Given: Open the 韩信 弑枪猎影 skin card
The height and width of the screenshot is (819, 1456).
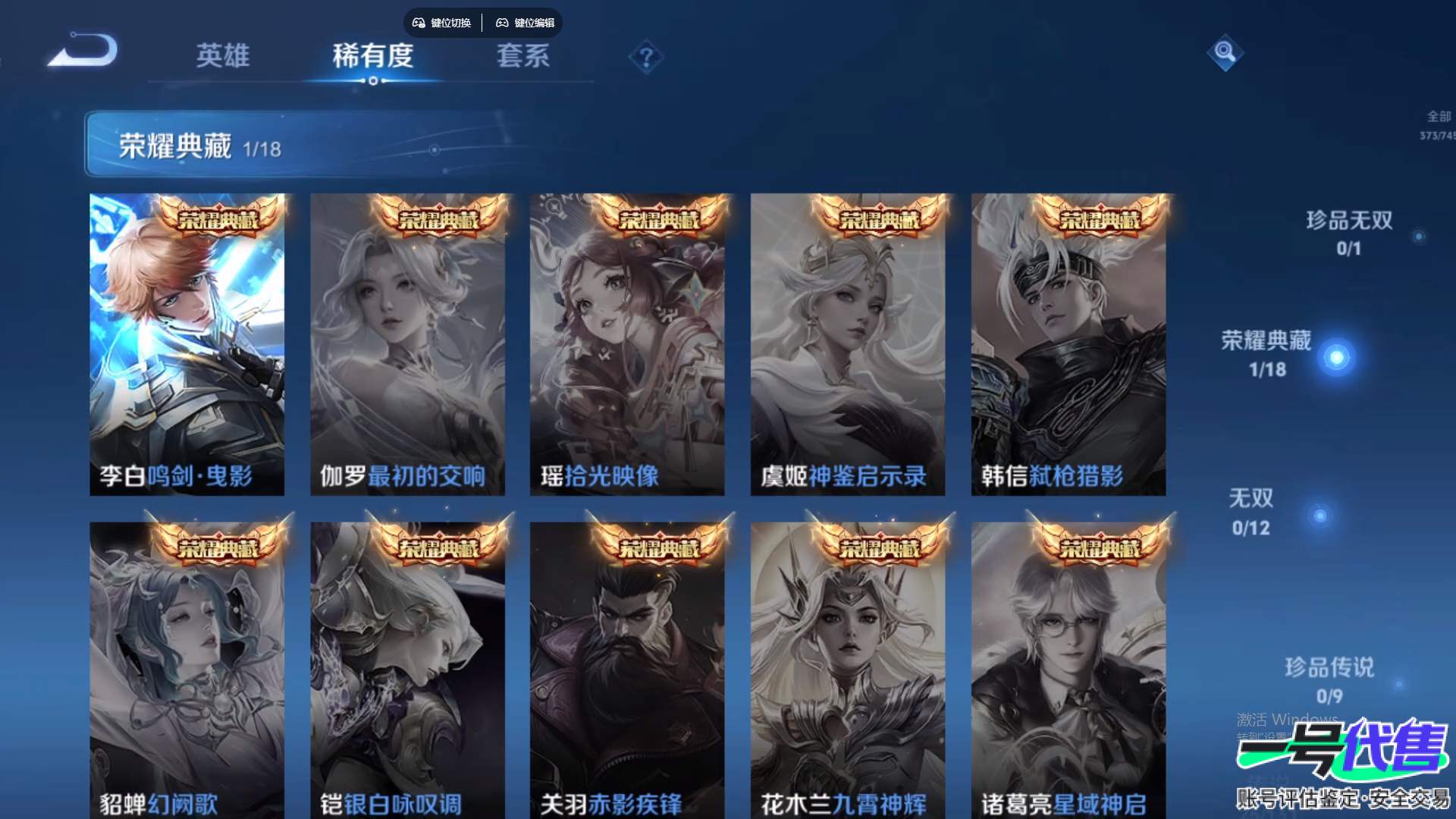Looking at the screenshot, I should coord(1068,345).
